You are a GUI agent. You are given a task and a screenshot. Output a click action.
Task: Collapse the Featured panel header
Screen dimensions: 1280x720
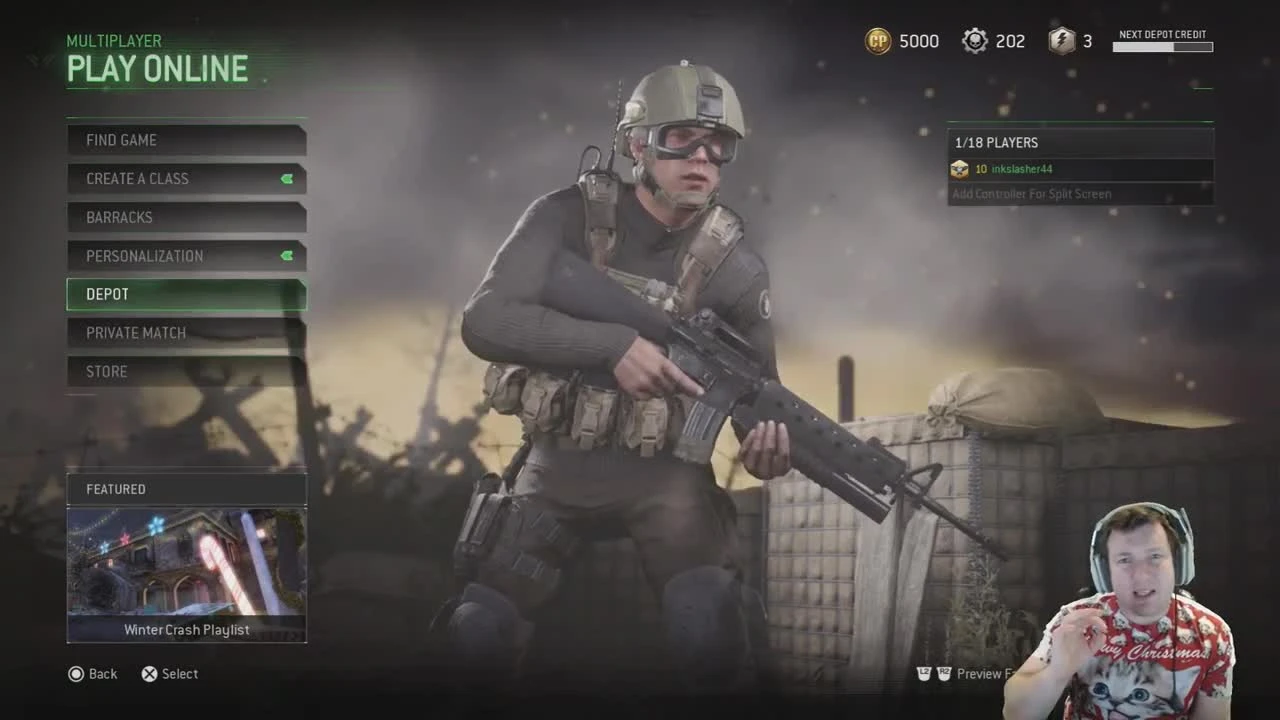click(186, 489)
